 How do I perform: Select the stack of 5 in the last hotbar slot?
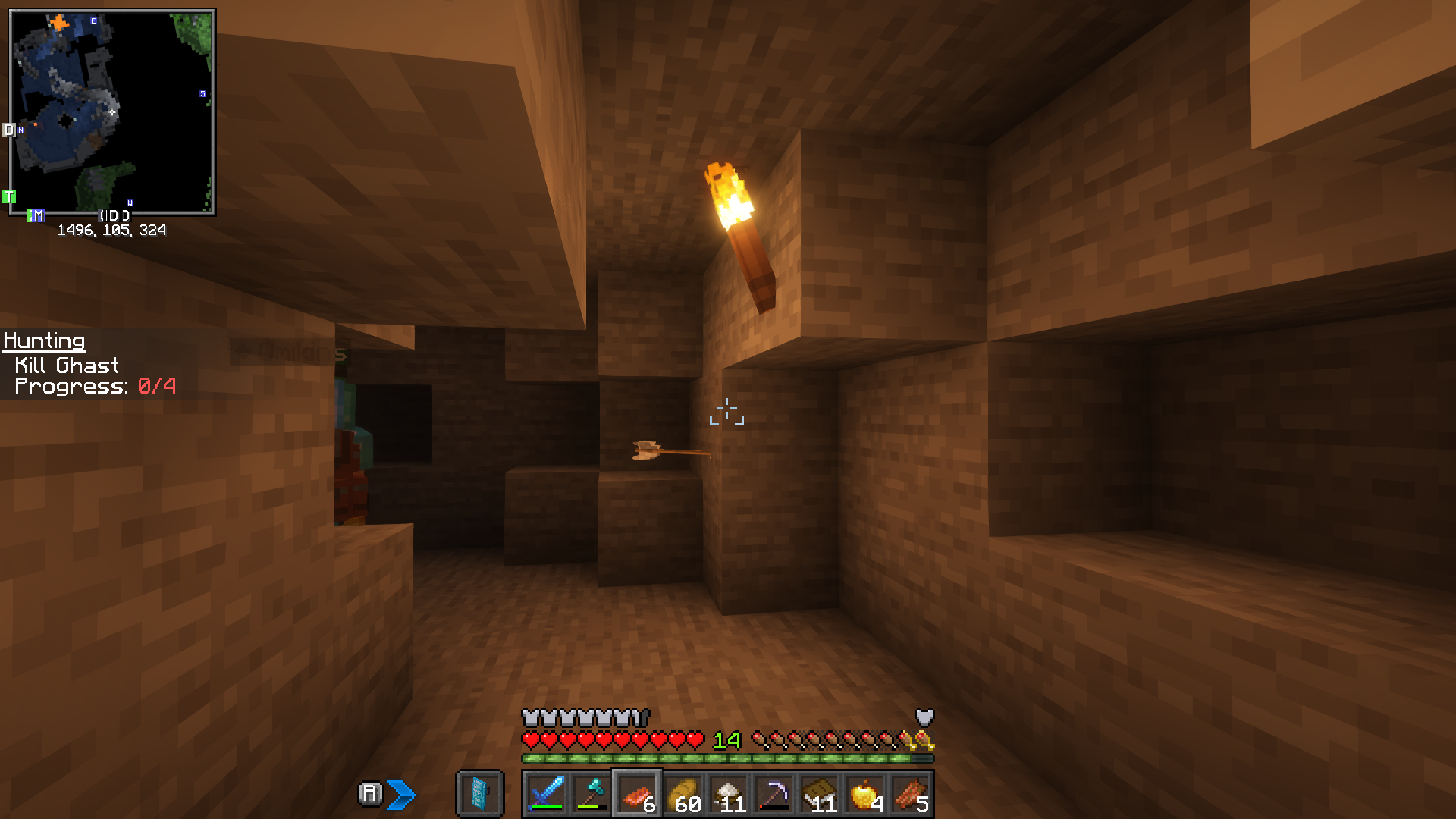(x=910, y=794)
